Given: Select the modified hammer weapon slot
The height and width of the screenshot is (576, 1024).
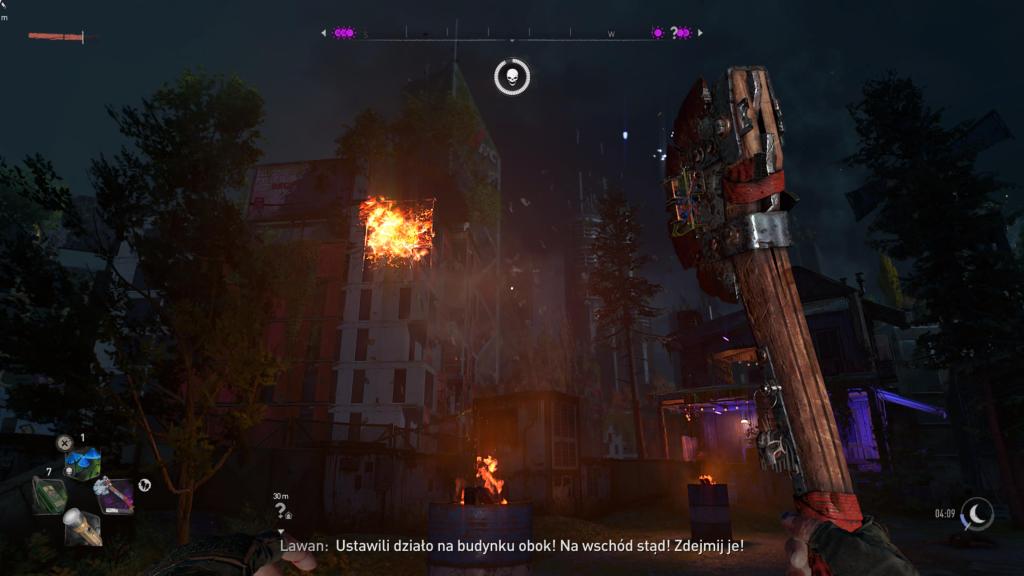Looking at the screenshot, I should click(113, 494).
